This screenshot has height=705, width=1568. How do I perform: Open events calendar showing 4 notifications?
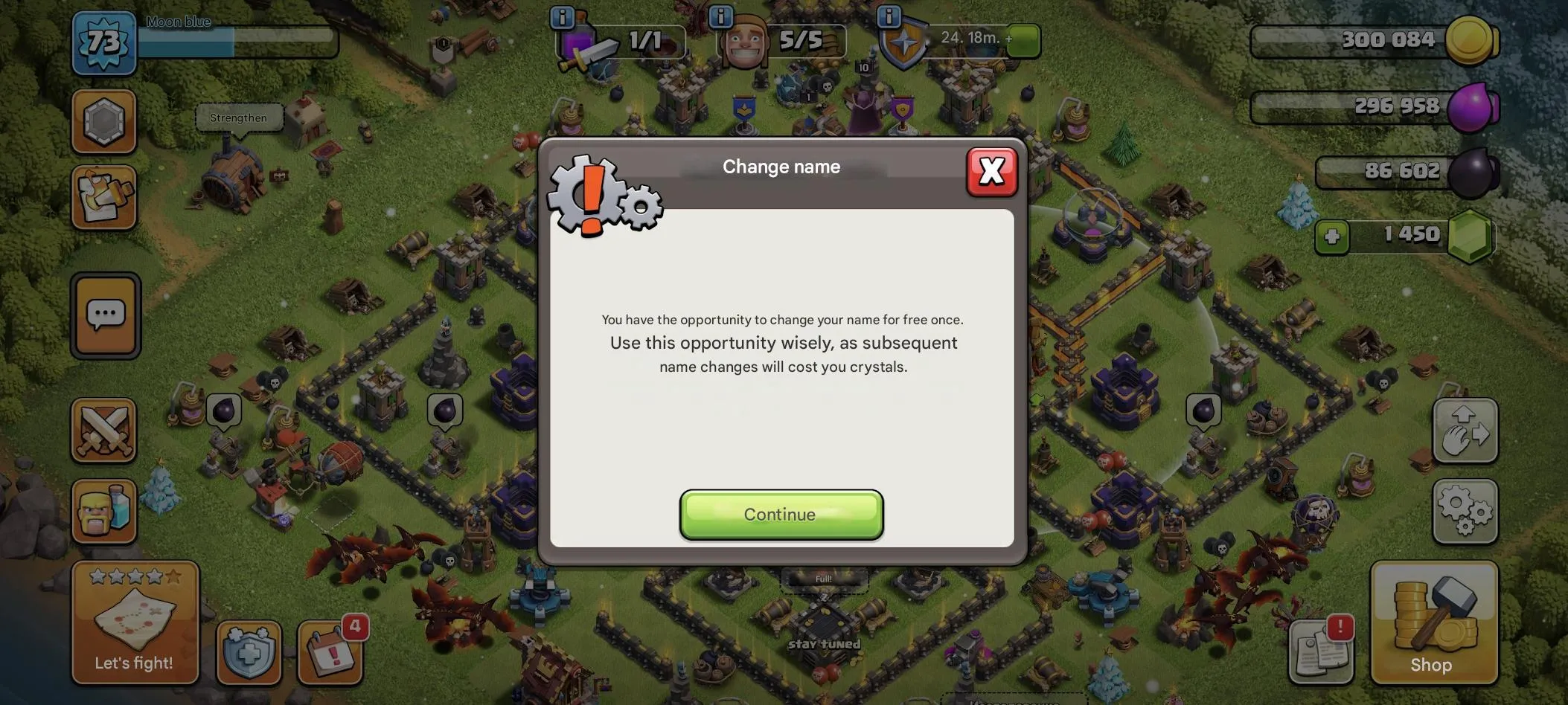[330, 651]
